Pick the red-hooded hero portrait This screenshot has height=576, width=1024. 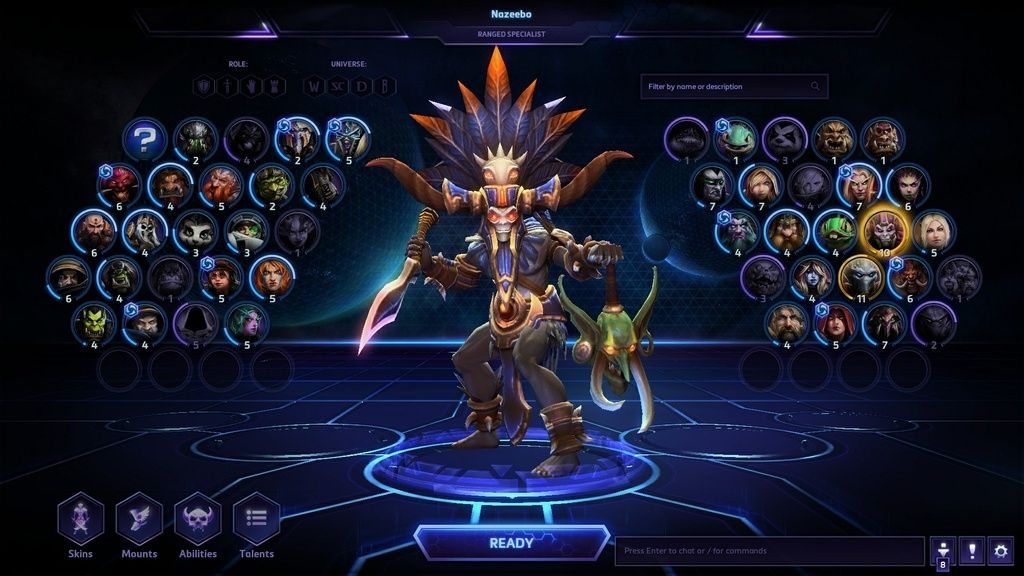pos(835,322)
